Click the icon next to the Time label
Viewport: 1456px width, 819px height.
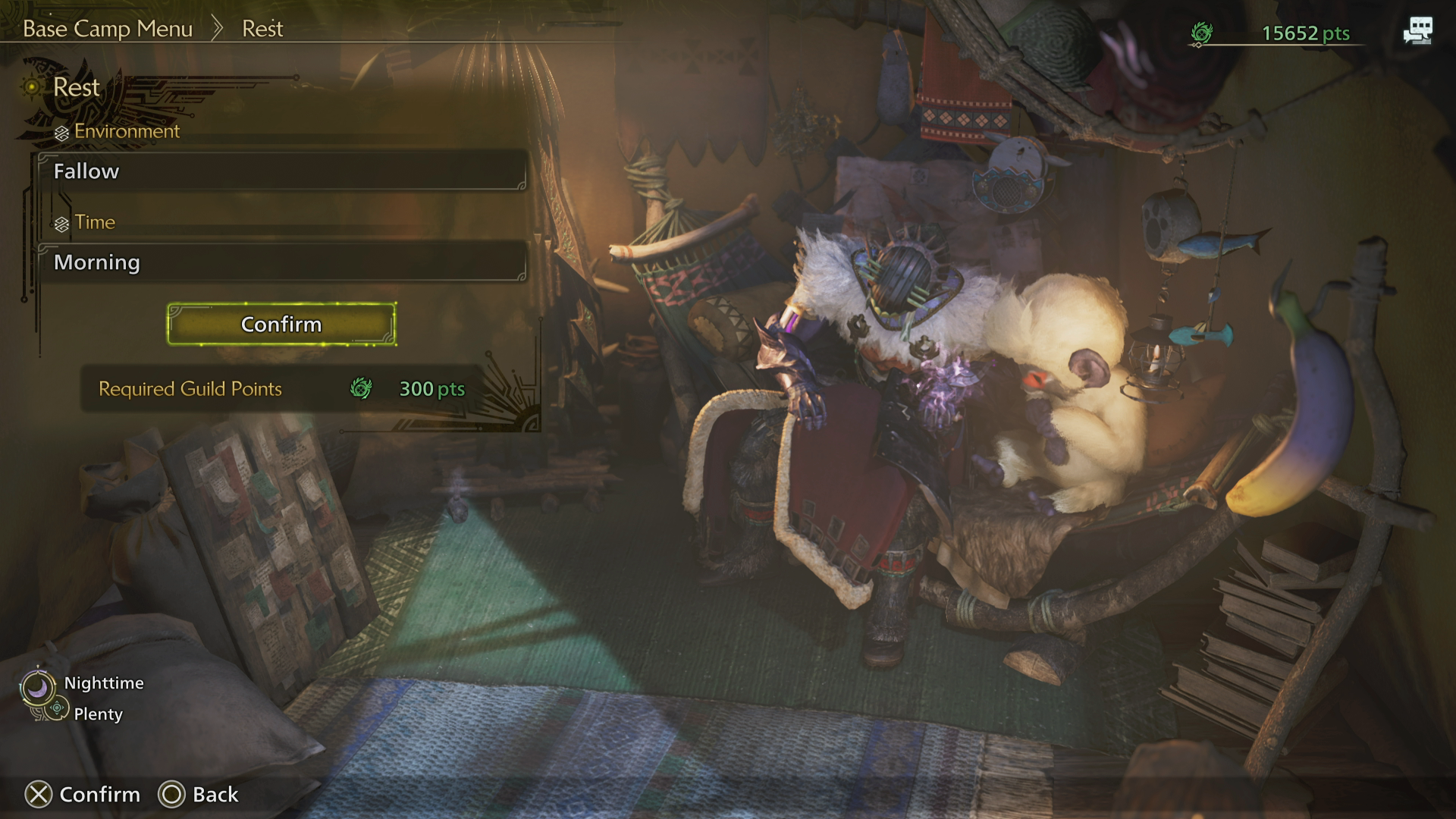[60, 222]
